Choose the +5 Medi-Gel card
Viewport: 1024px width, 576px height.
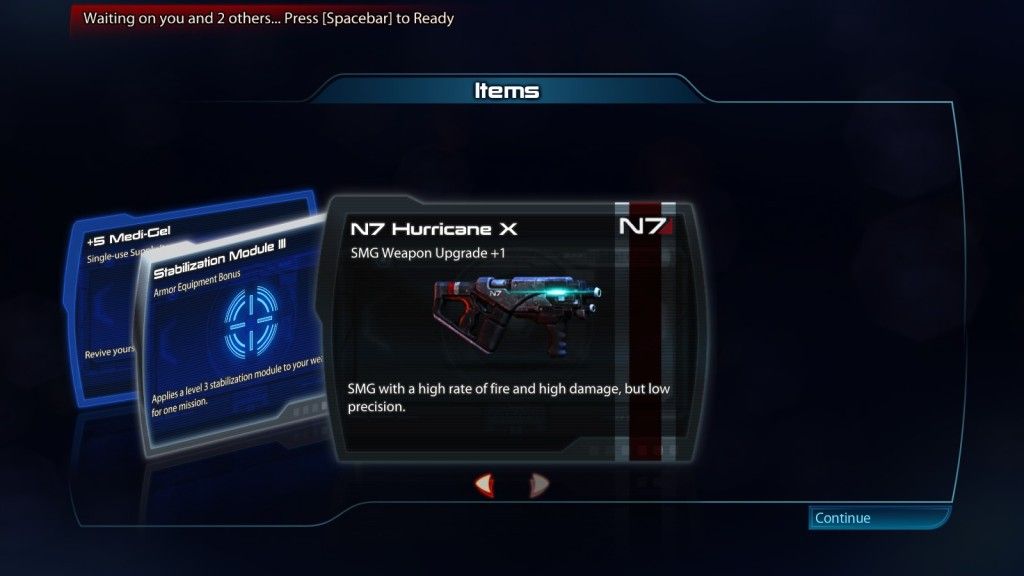tap(105, 300)
